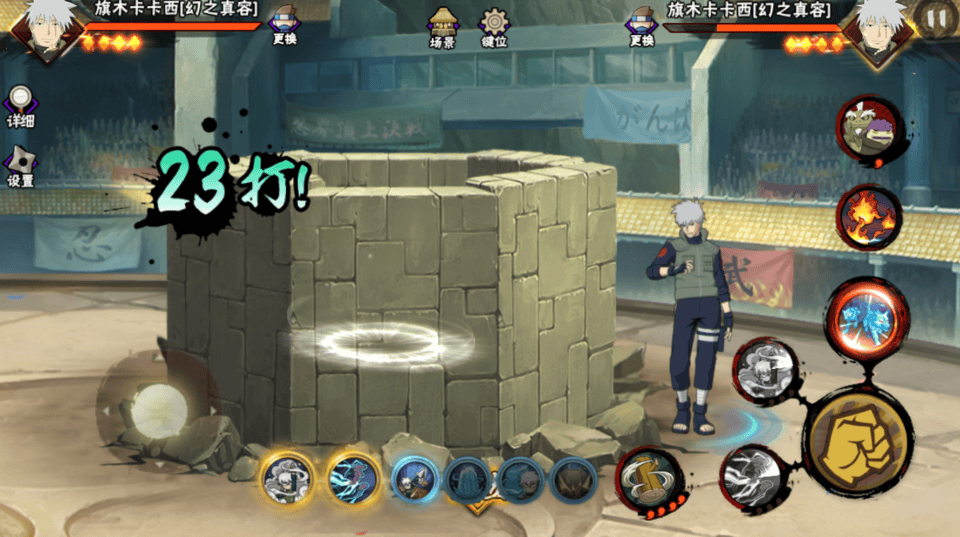This screenshot has height=537, width=960.
Task: Open the 详细 details panel
Action: [x=20, y=105]
